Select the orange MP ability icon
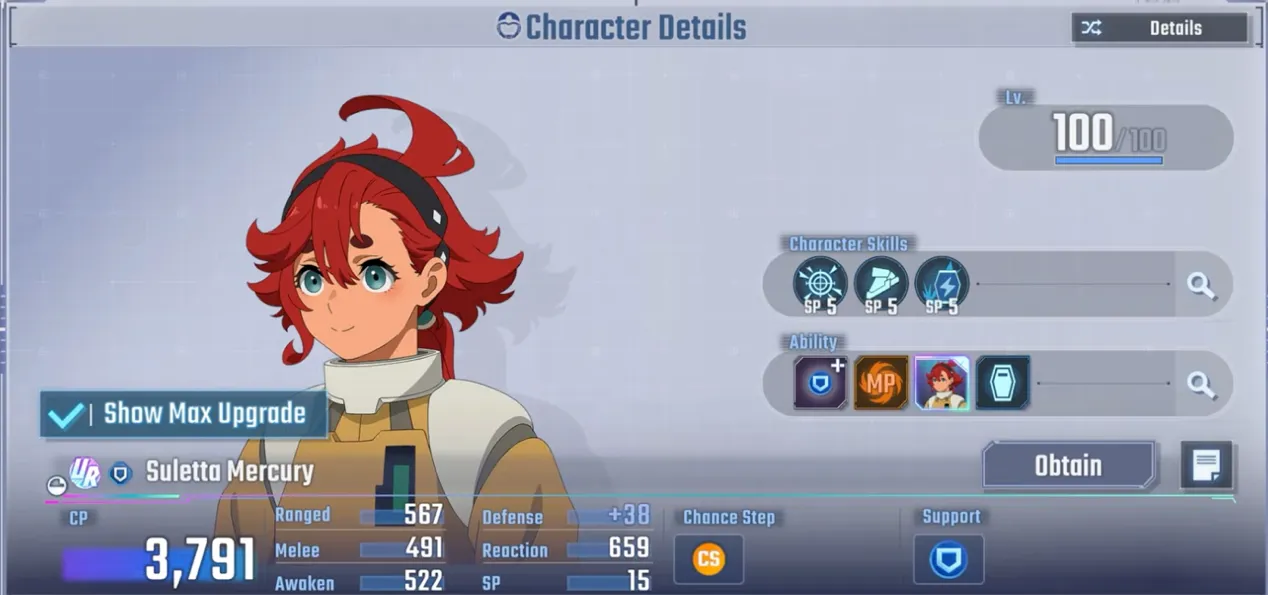This screenshot has width=1268, height=595. coord(881,383)
